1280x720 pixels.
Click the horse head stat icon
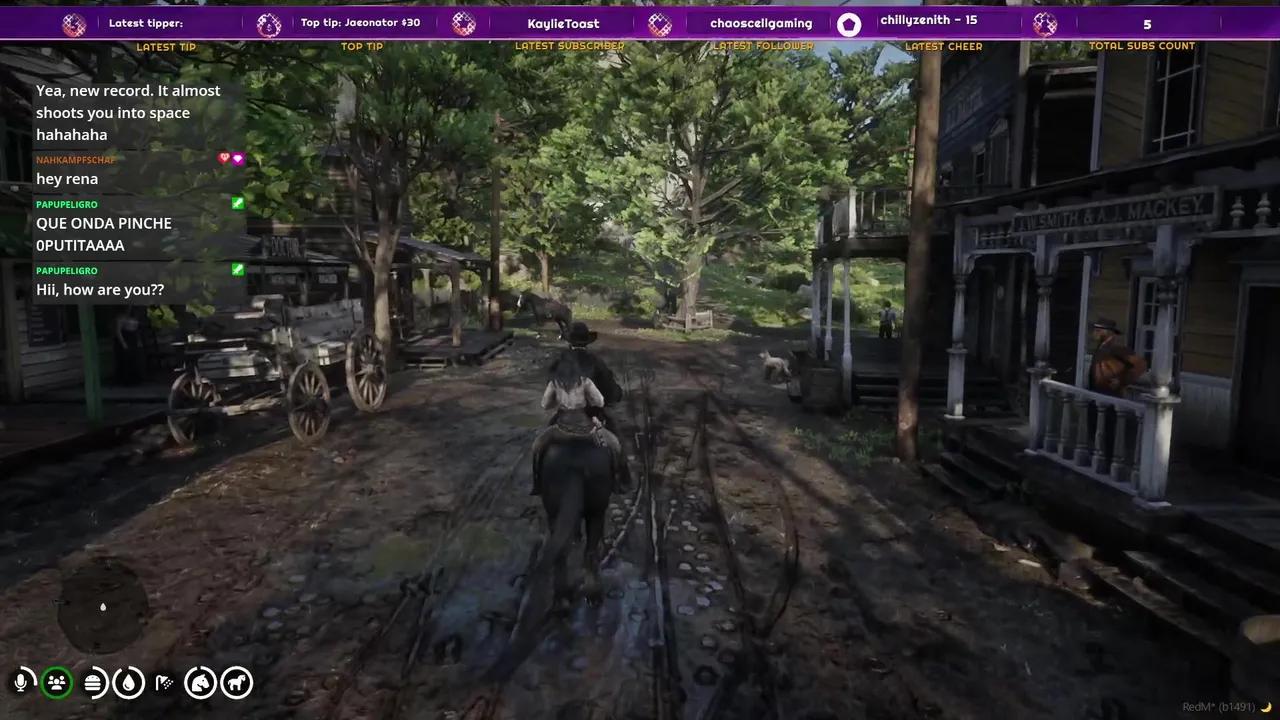pyautogui.click(x=200, y=682)
